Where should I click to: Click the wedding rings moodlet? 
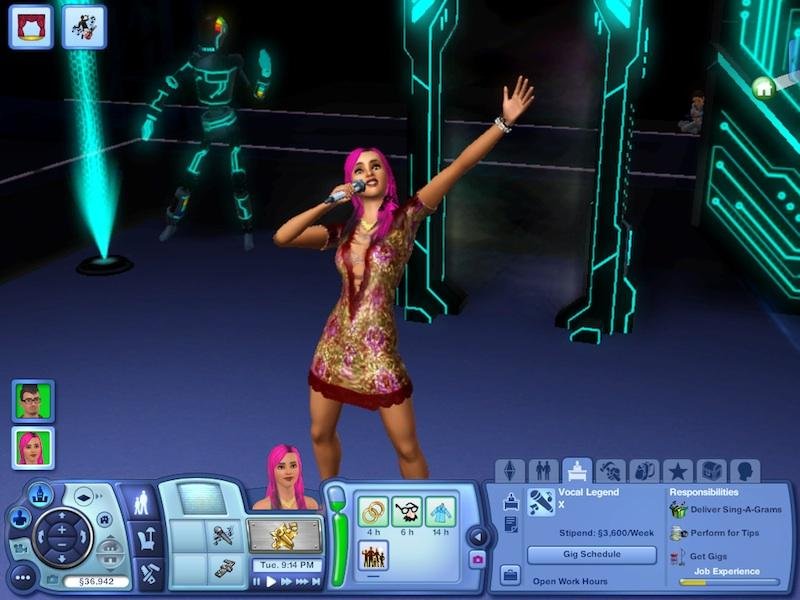[x=374, y=512]
